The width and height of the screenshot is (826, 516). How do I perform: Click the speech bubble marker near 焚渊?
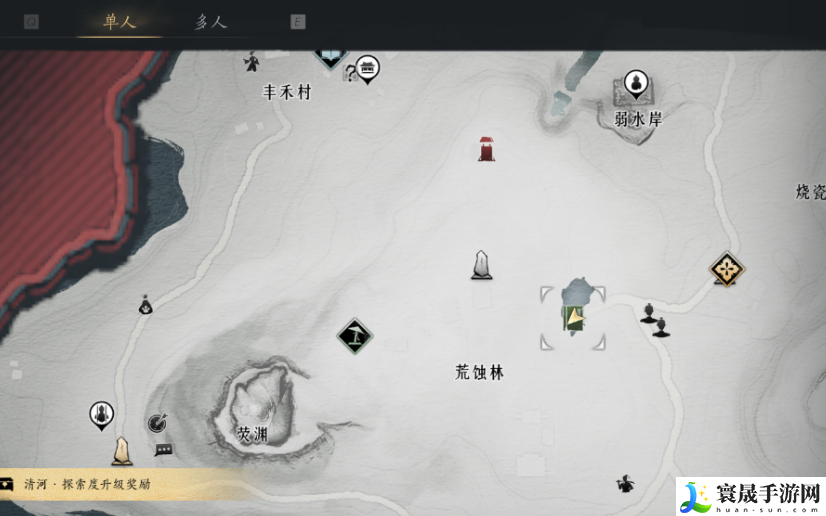(x=164, y=450)
